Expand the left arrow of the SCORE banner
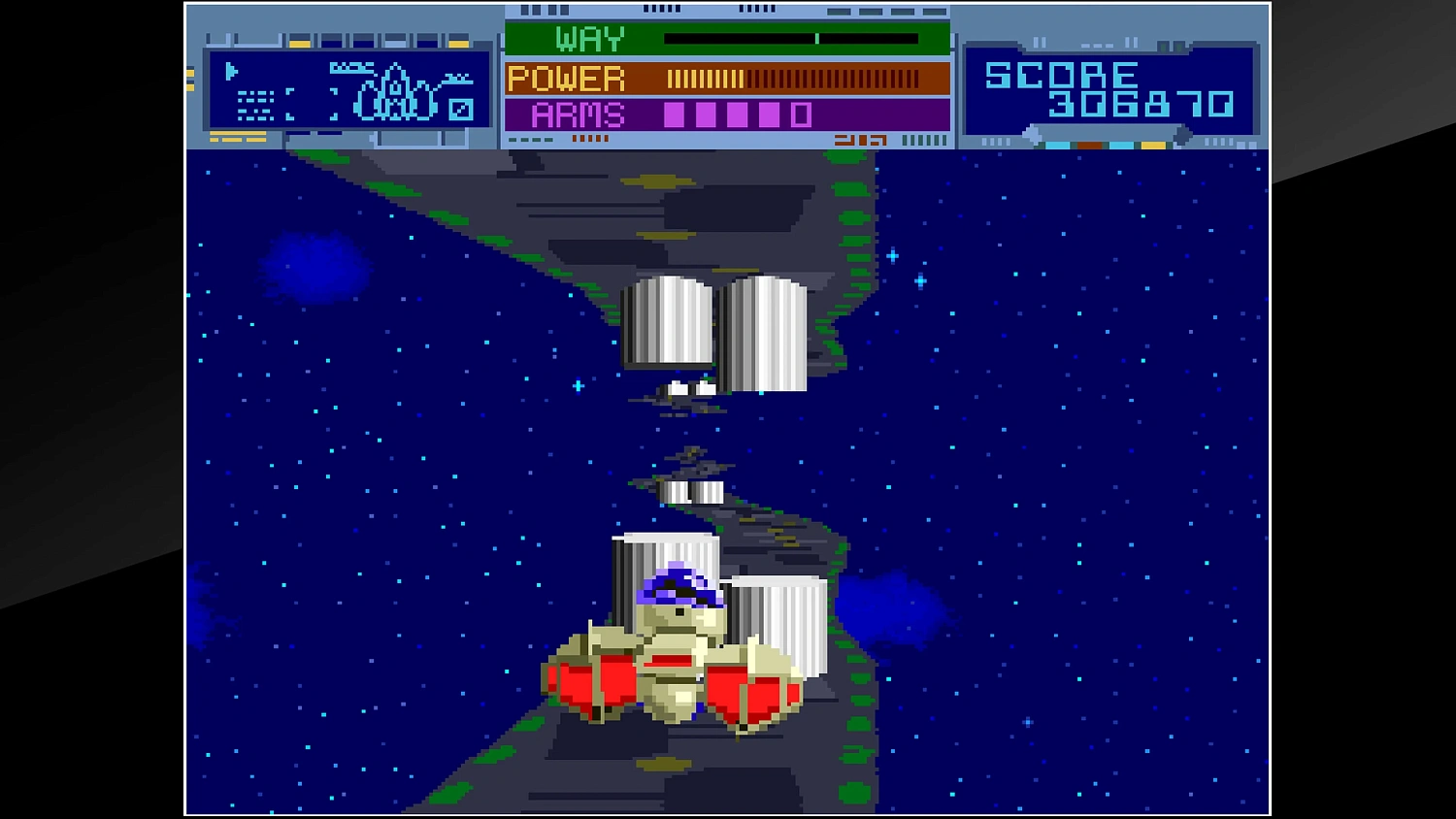 [x=1033, y=131]
